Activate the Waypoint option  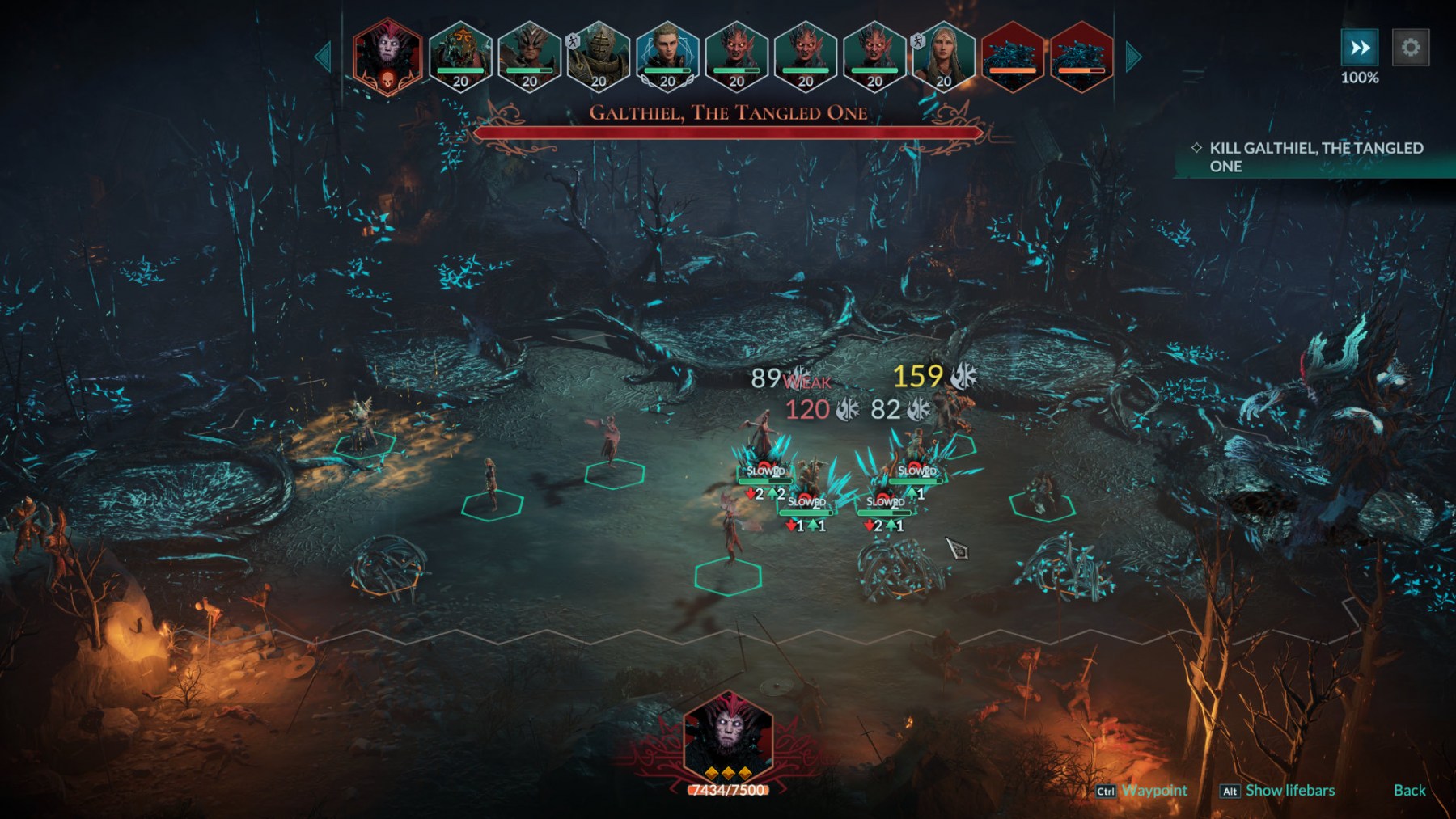(1153, 790)
